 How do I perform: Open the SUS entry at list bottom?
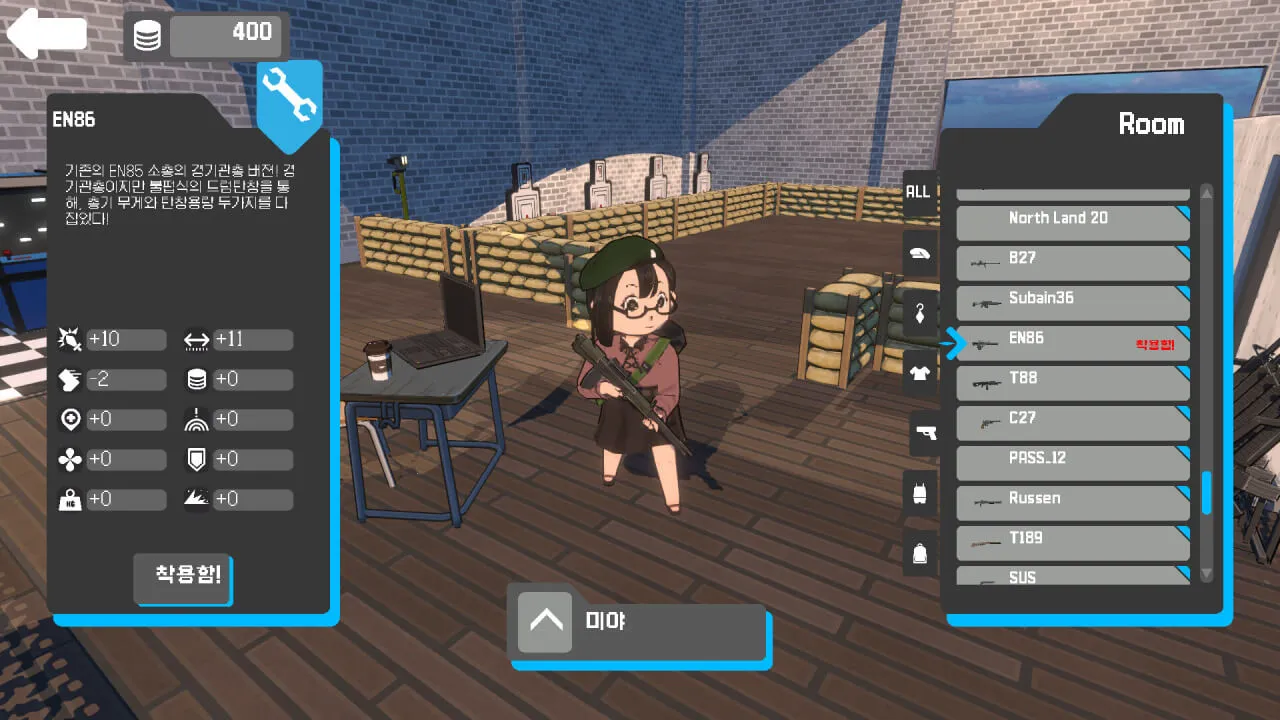pyautogui.click(x=1072, y=577)
